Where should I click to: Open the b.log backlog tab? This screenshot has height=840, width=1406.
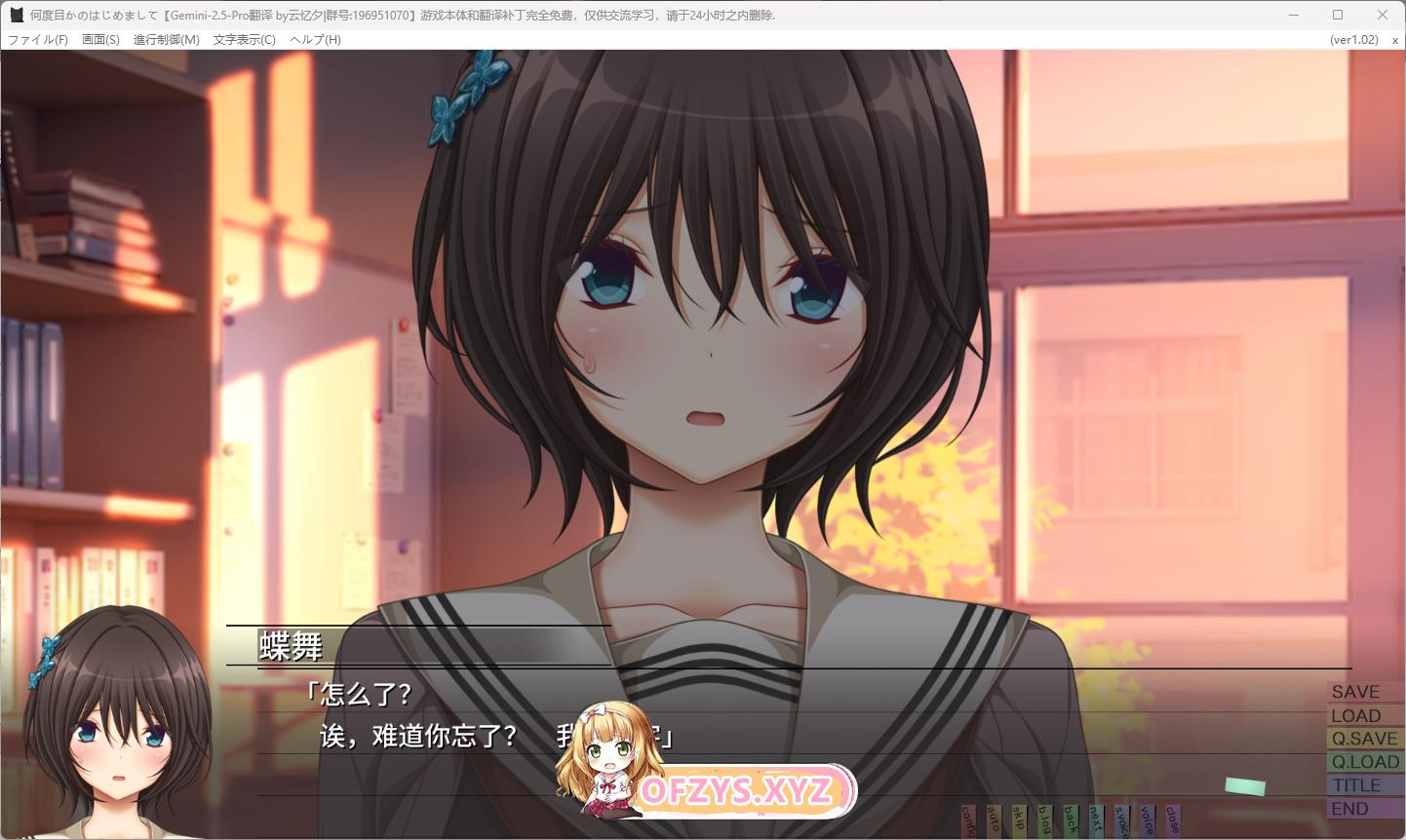point(1044,821)
